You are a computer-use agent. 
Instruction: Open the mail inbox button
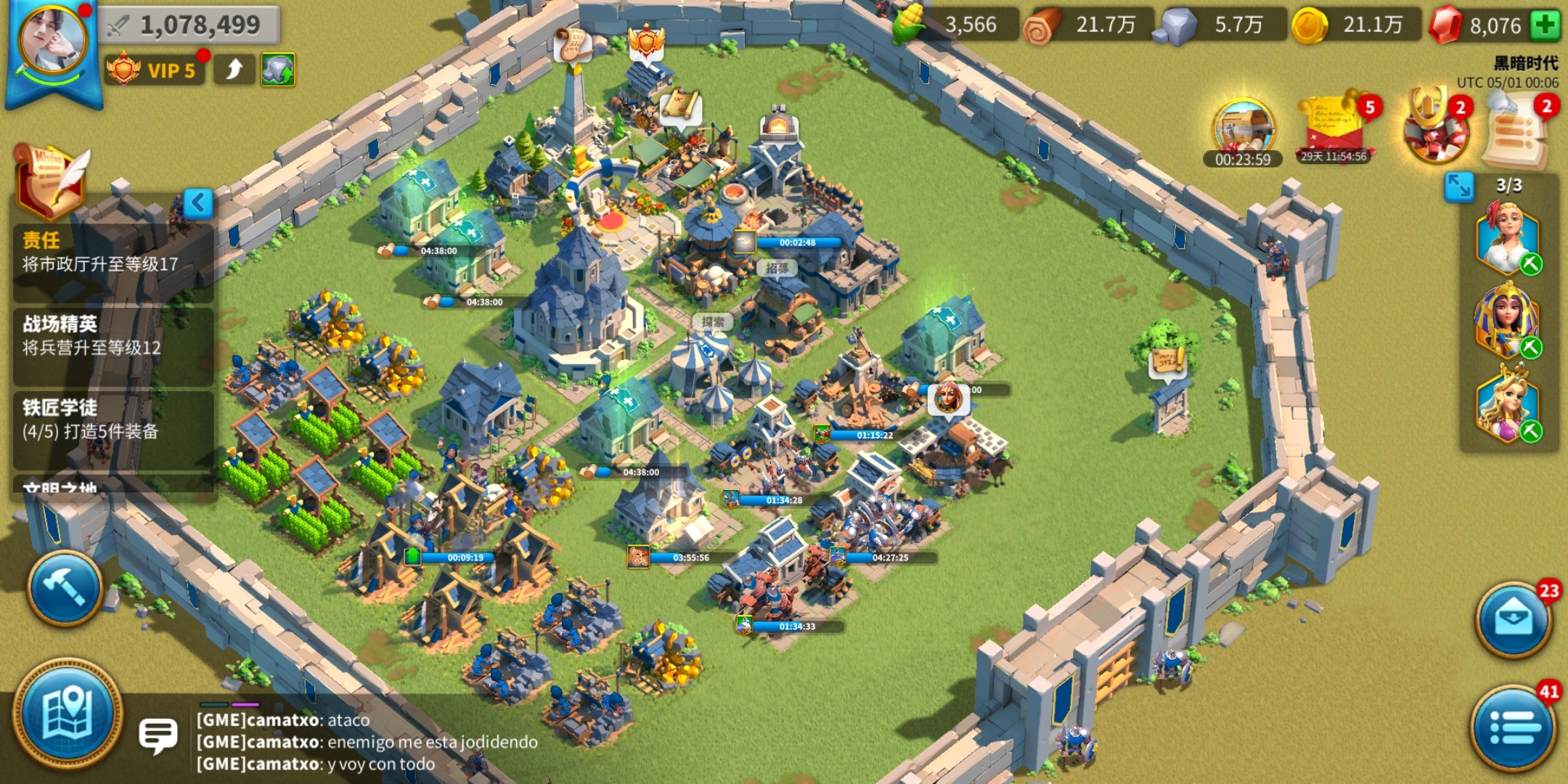(x=1513, y=619)
